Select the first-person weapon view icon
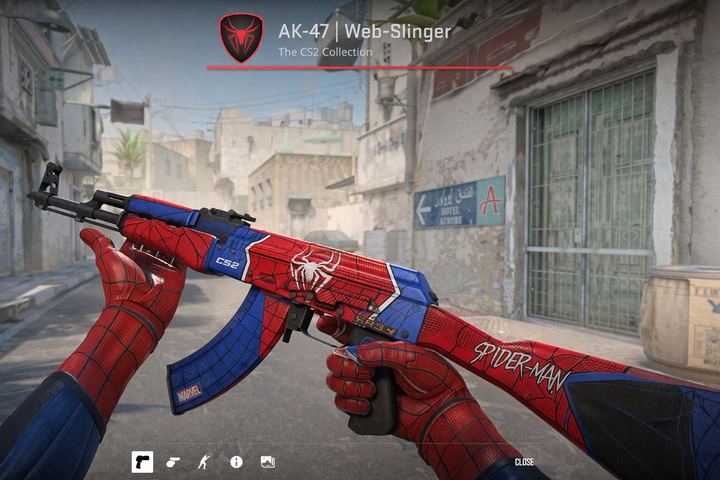 [142, 462]
